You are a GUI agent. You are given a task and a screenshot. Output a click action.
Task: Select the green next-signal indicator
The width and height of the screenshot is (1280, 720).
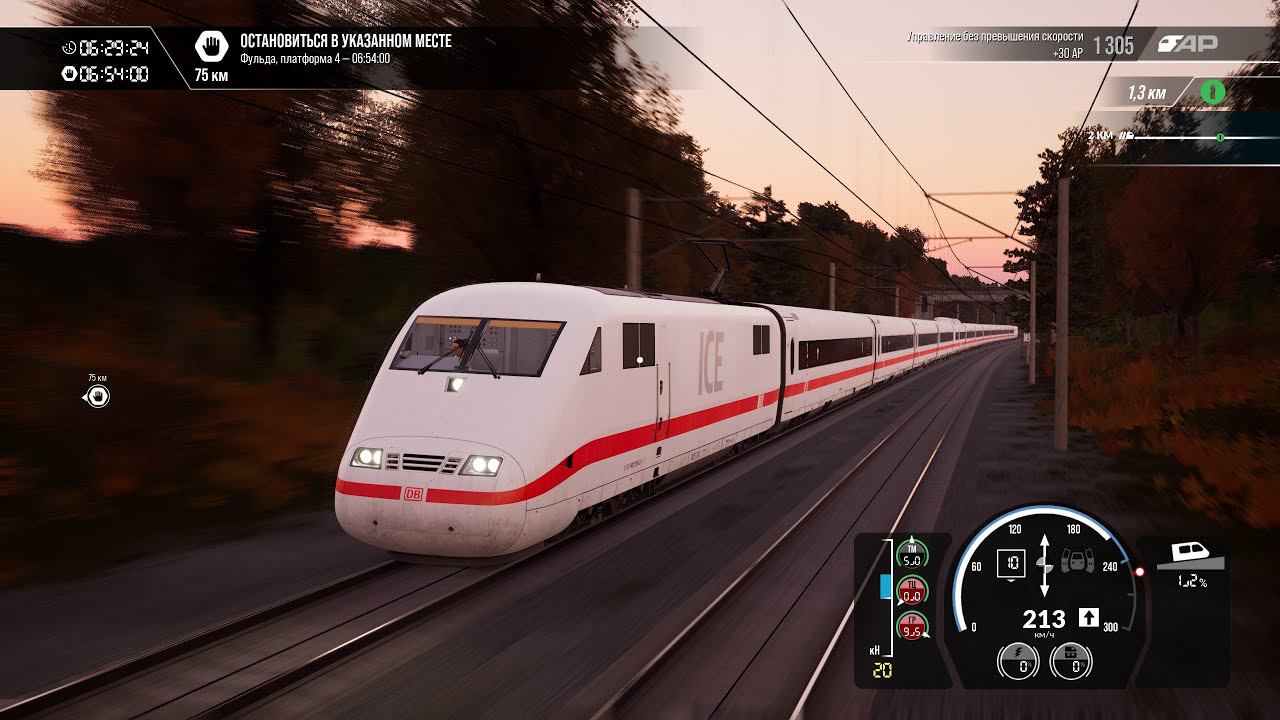tap(1212, 92)
